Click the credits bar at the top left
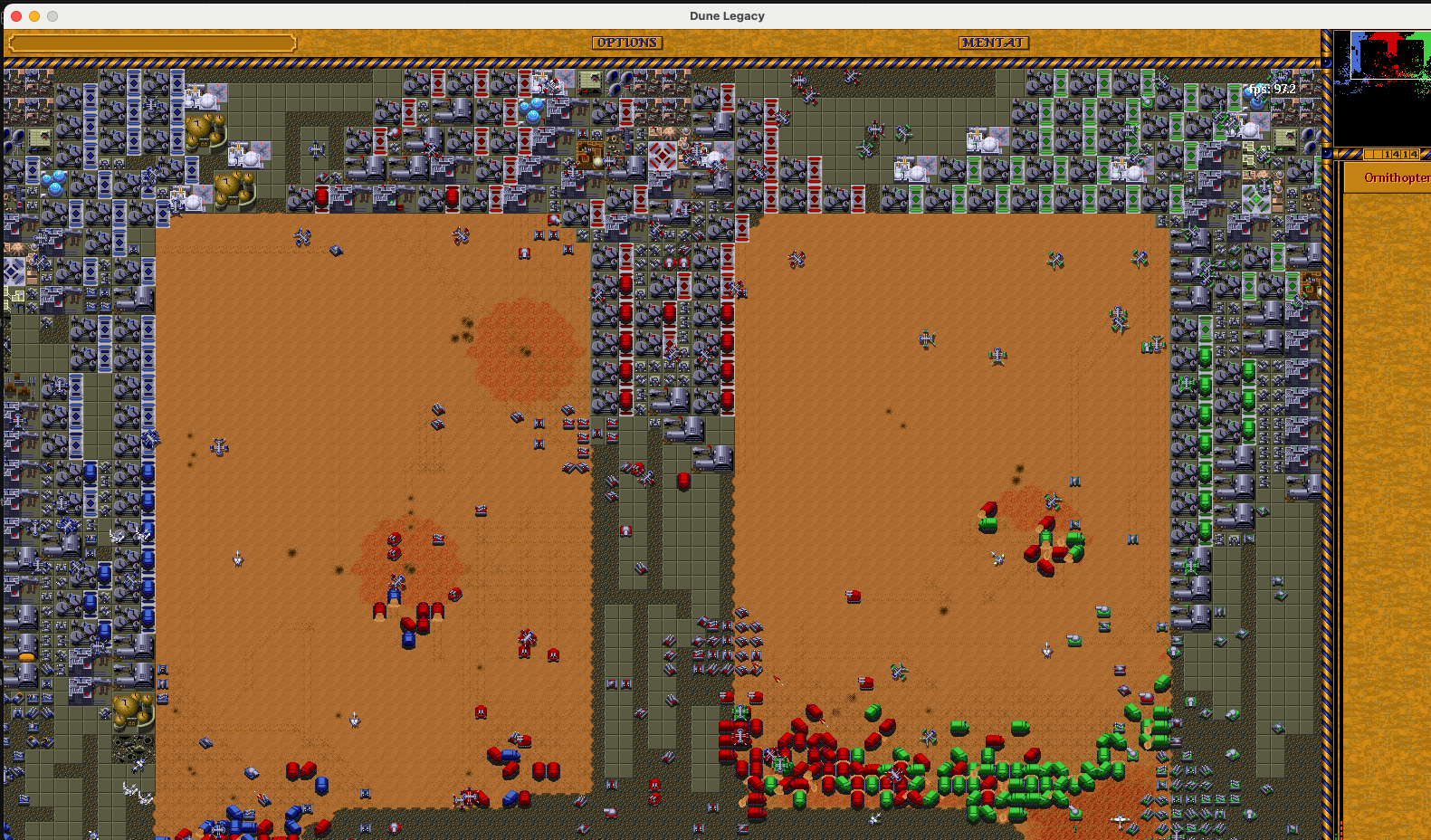The height and width of the screenshot is (840, 1431). click(x=149, y=42)
